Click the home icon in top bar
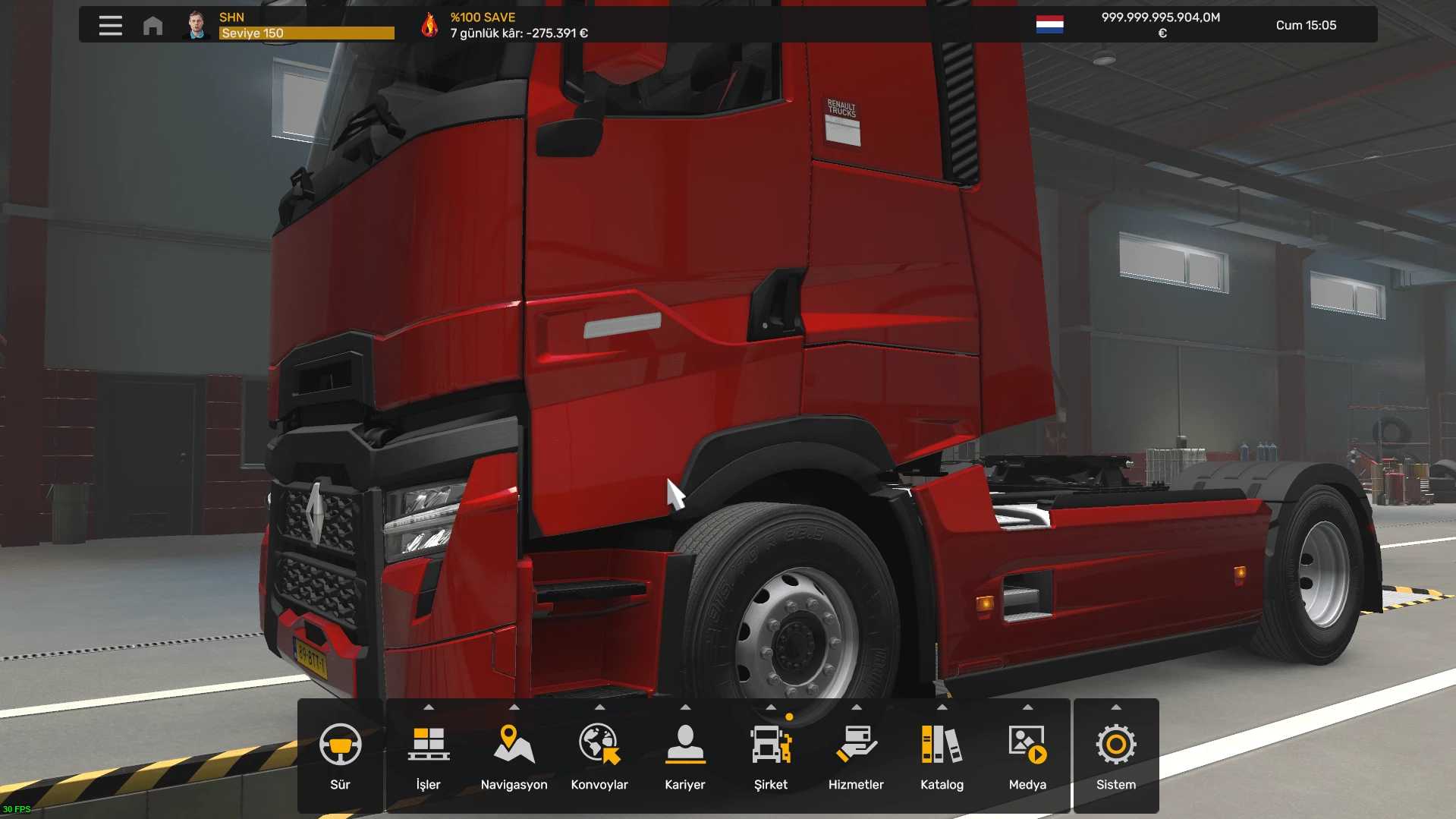 (153, 26)
